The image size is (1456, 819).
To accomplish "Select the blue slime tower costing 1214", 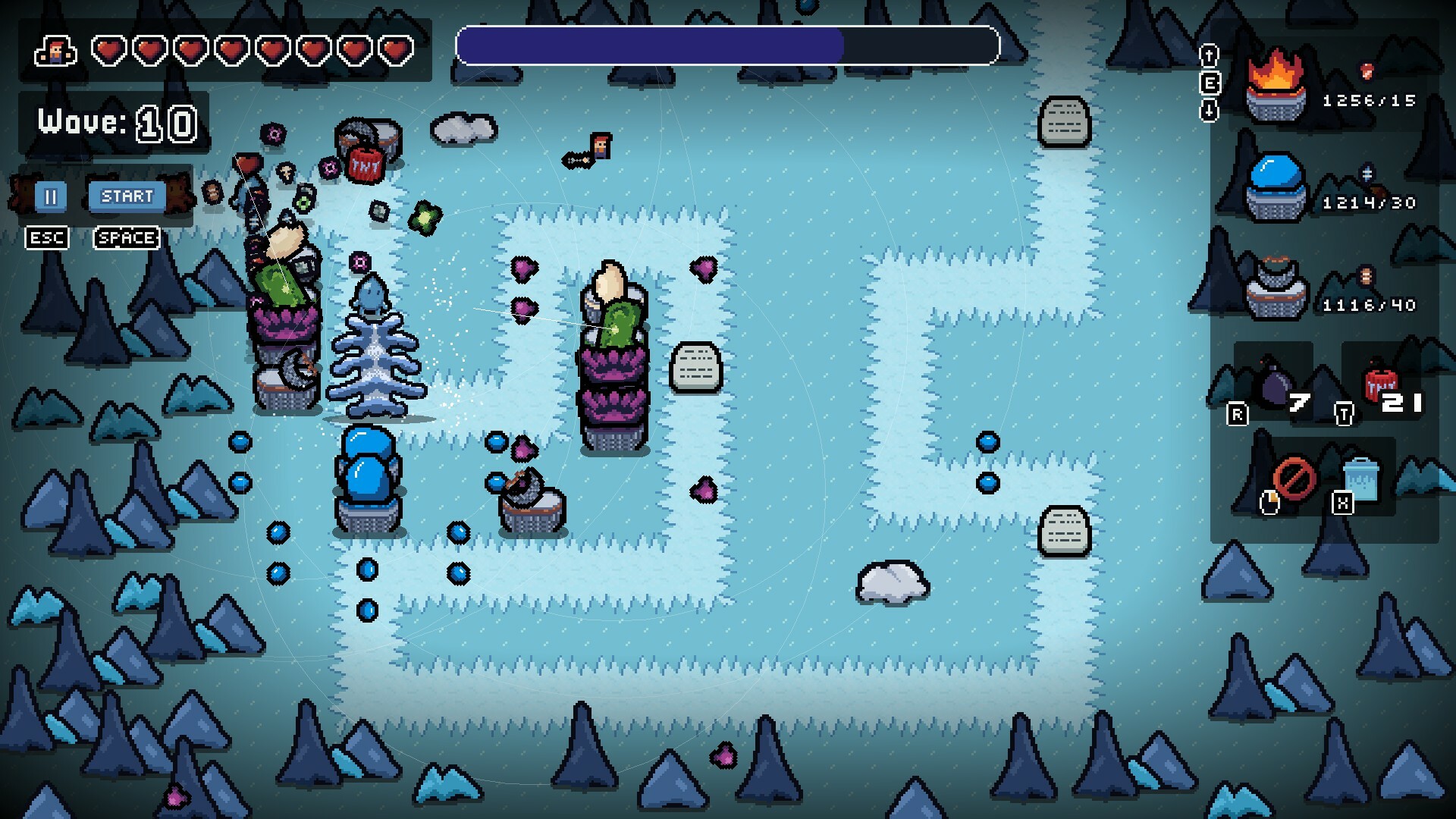I will coord(1276,184).
